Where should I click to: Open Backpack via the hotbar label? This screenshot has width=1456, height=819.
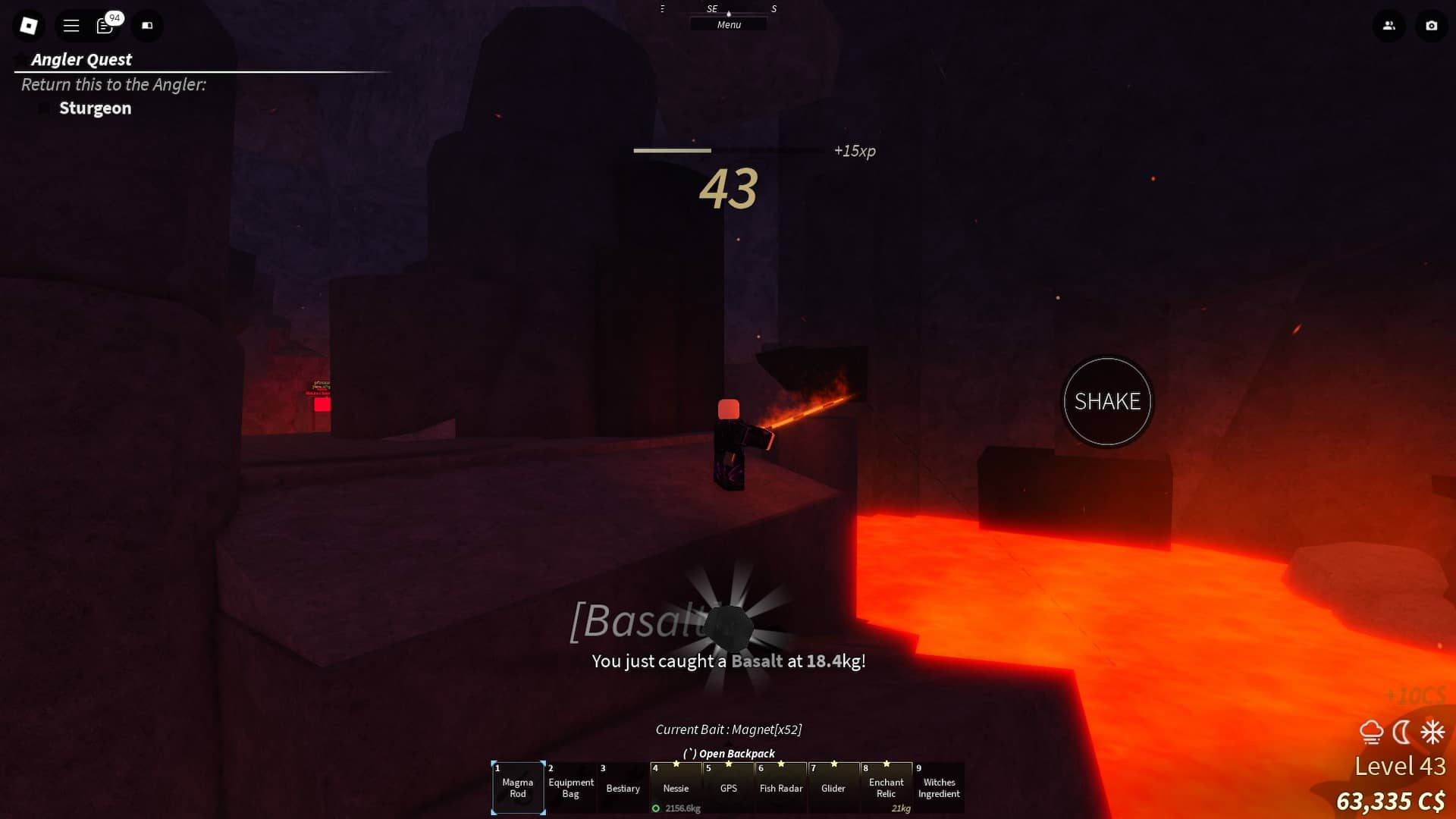pos(729,753)
